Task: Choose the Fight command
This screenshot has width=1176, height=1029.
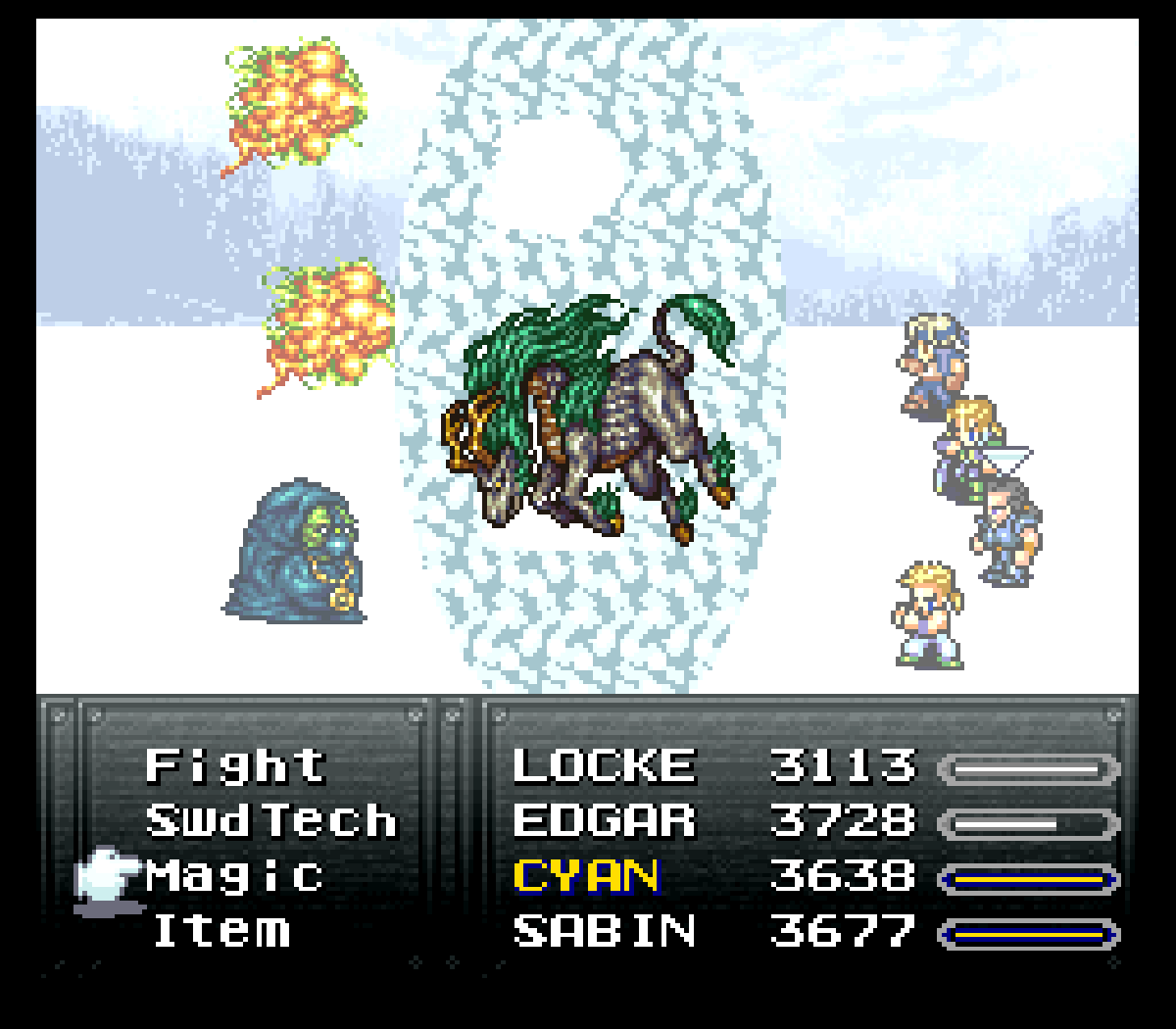Action: click(235, 766)
